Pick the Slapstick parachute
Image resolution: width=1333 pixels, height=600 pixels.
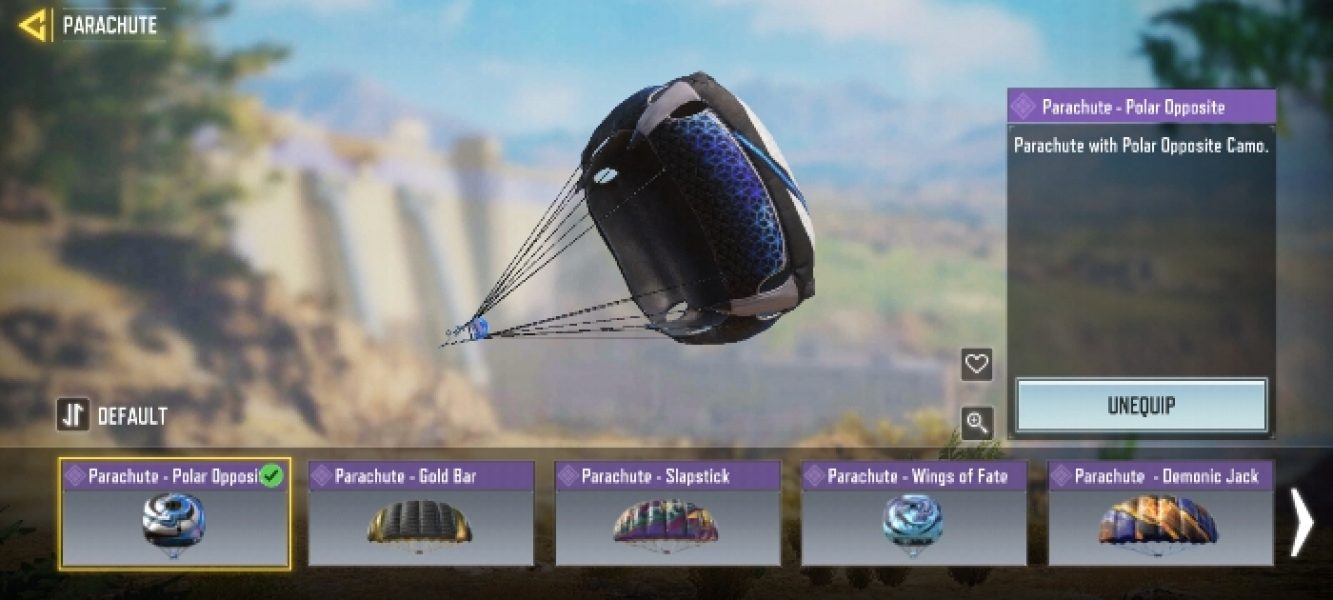click(x=667, y=514)
